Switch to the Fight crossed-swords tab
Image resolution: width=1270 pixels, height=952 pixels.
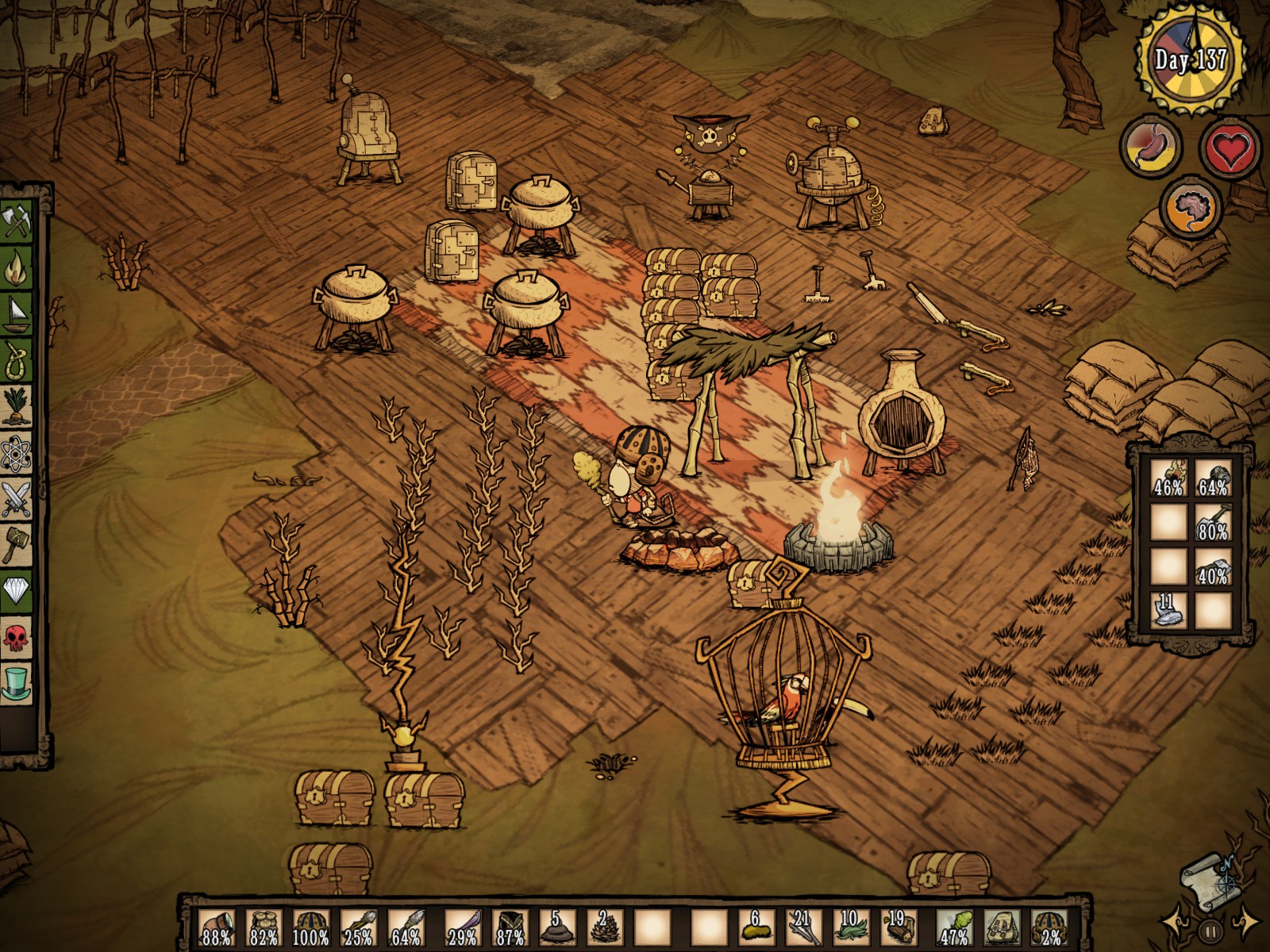[17, 499]
